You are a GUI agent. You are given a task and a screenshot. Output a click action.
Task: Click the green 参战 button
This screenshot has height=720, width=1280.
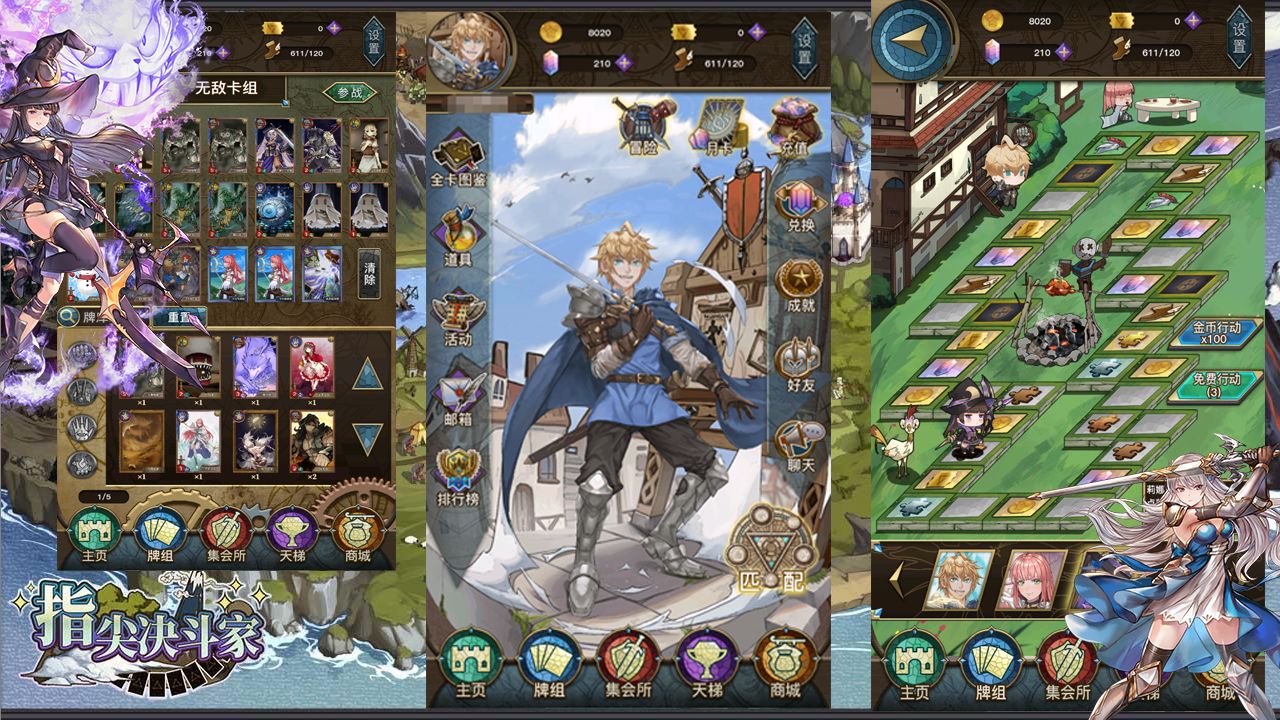pos(349,93)
